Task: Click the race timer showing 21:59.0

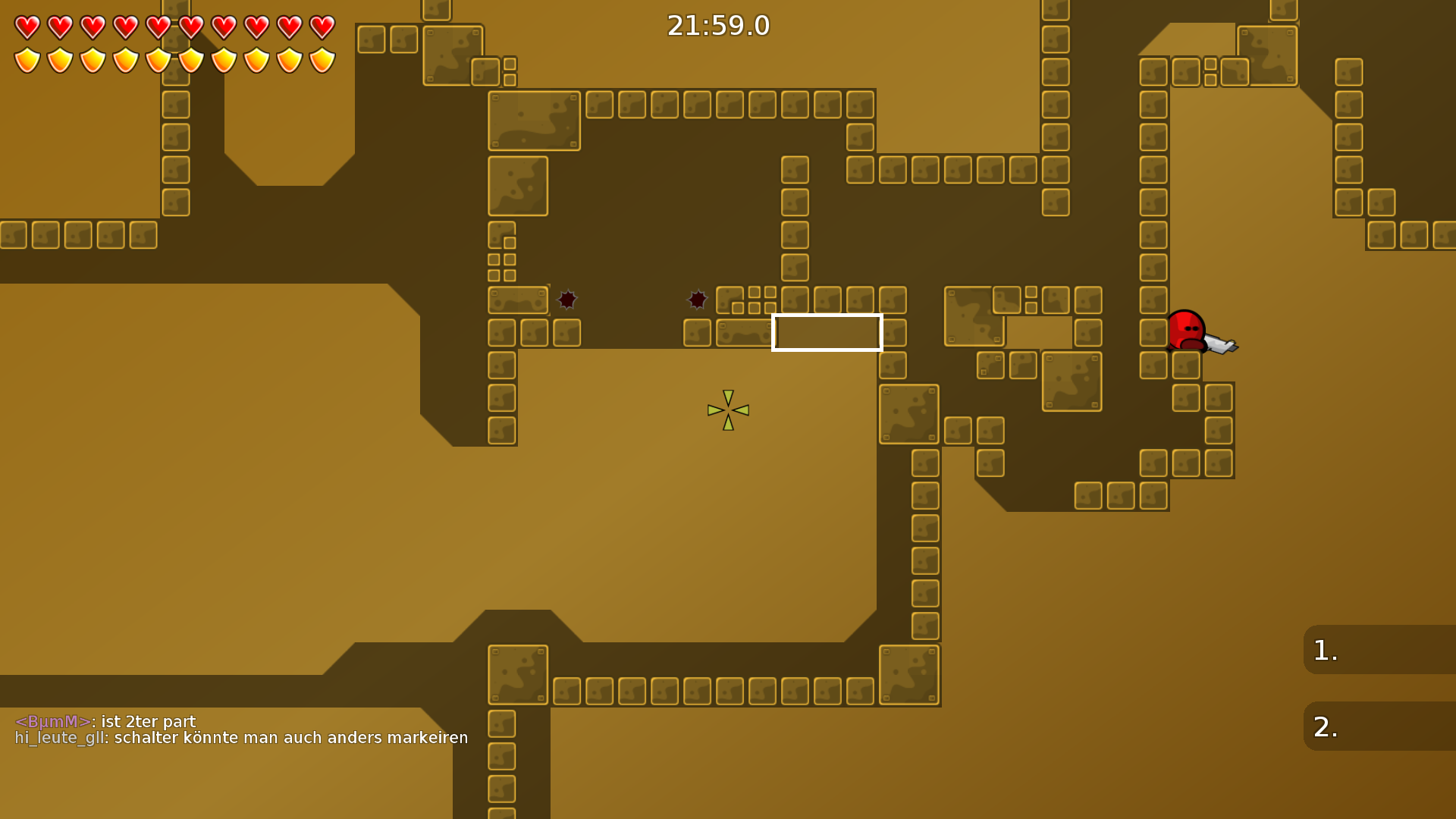Action: click(x=717, y=25)
